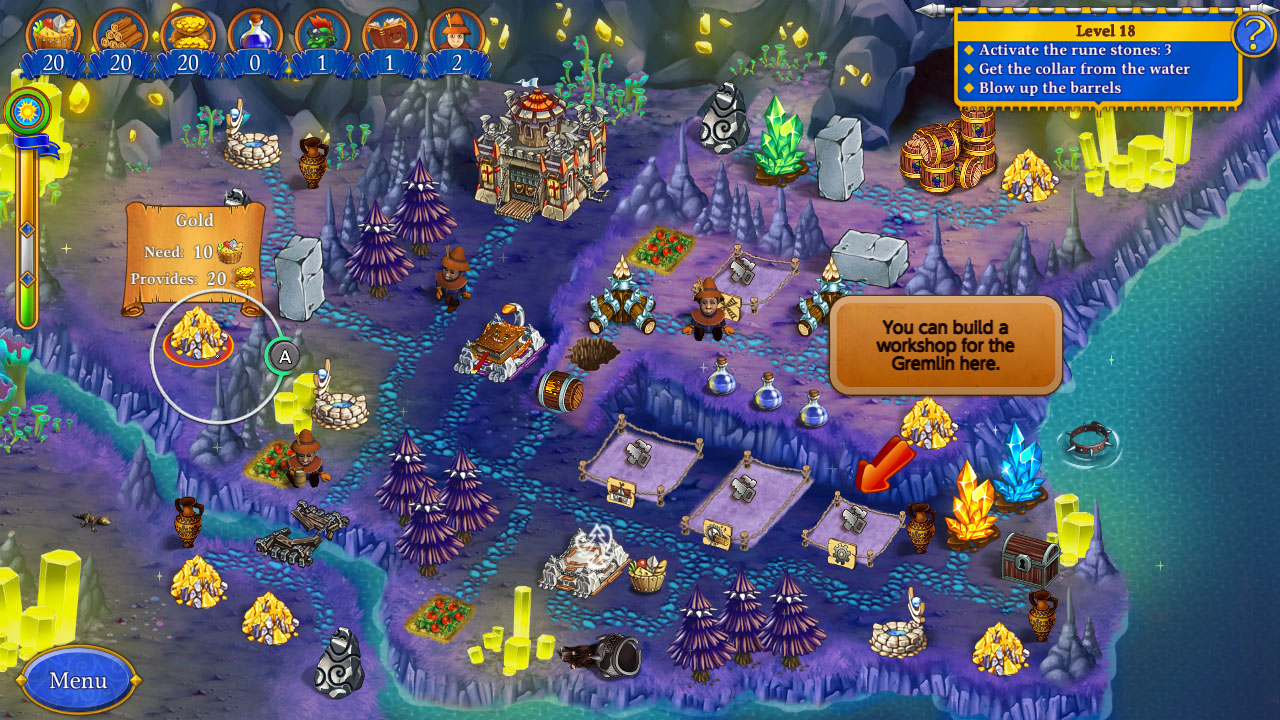Select the blue potion resource icon
This screenshot has height=720, width=1280.
pos(254,29)
